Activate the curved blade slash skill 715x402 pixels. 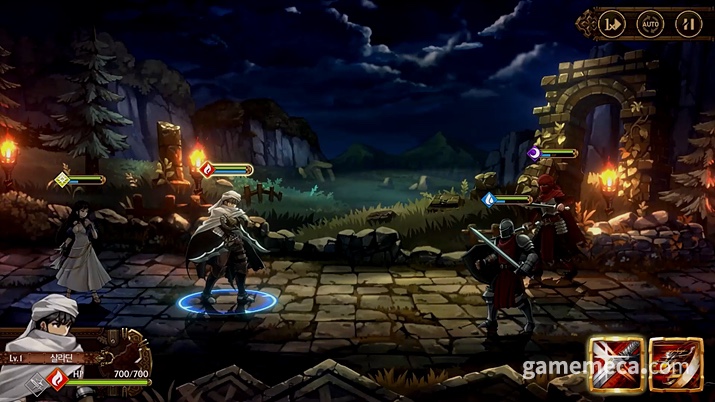(676, 364)
